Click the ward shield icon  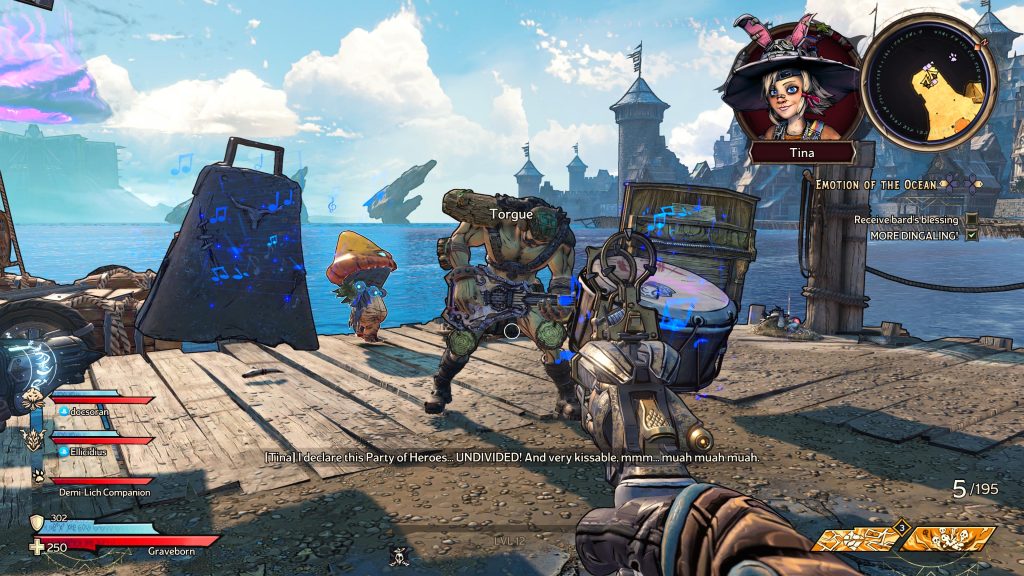coord(36,524)
